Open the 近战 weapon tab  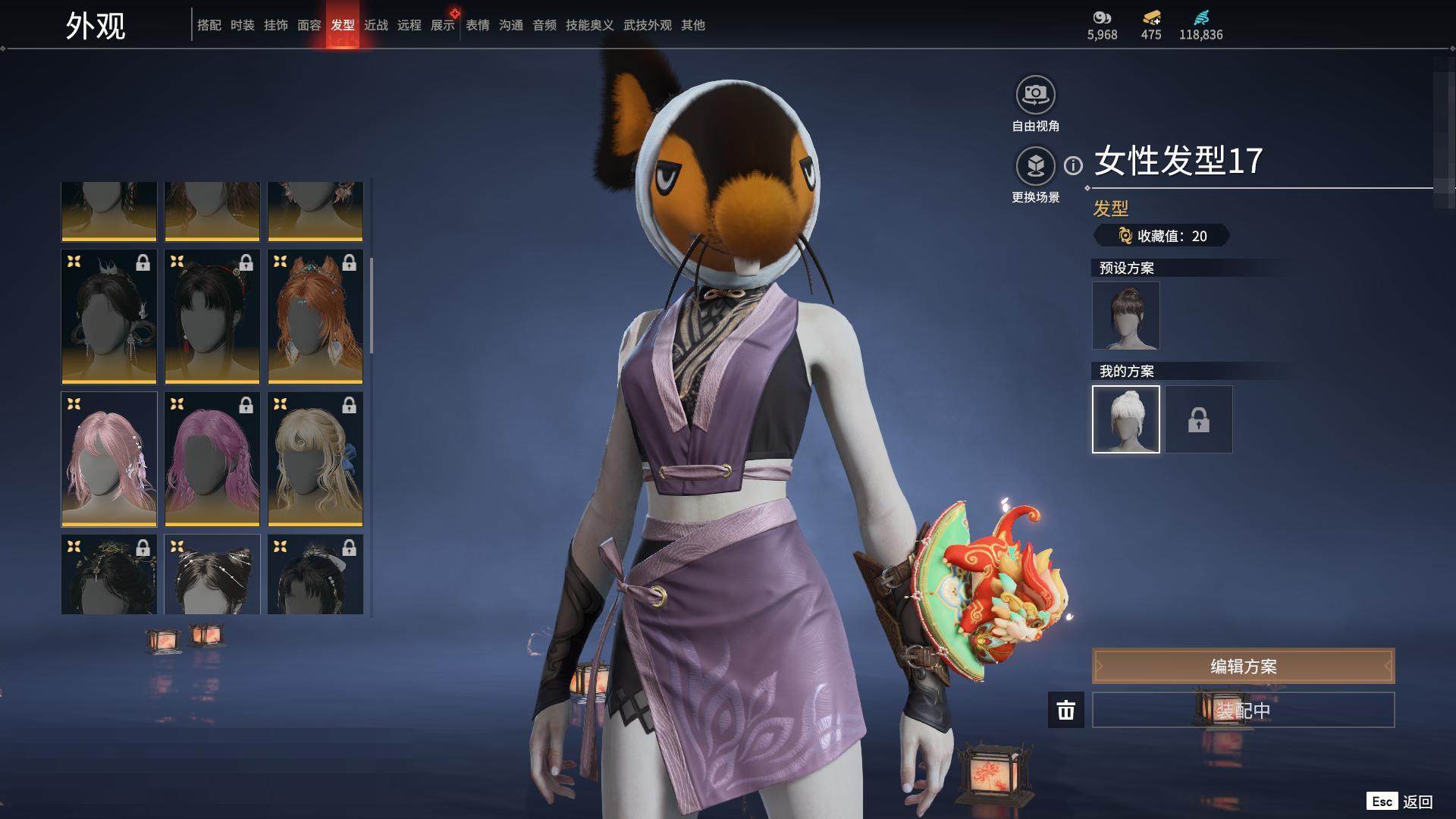click(376, 25)
